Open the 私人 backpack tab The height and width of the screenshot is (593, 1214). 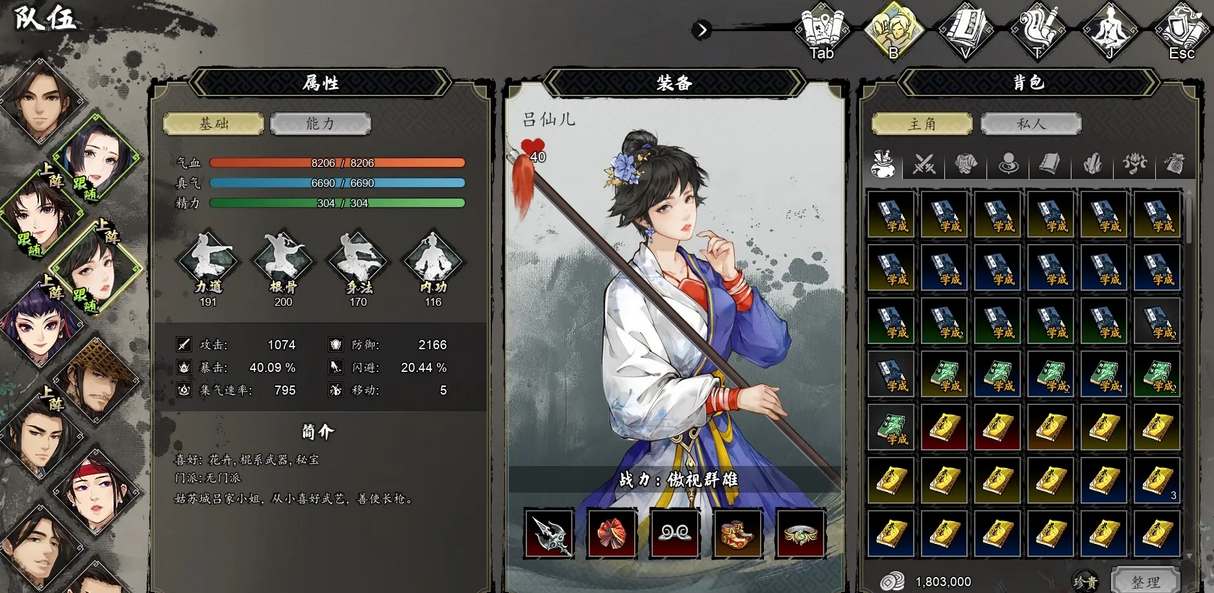pos(1030,124)
